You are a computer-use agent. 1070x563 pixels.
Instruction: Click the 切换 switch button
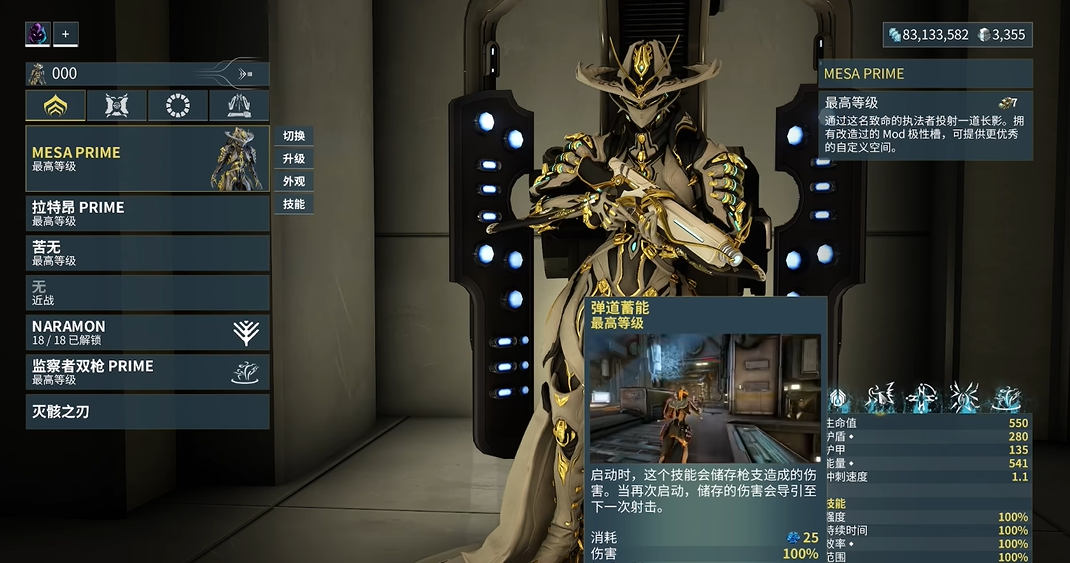click(294, 136)
